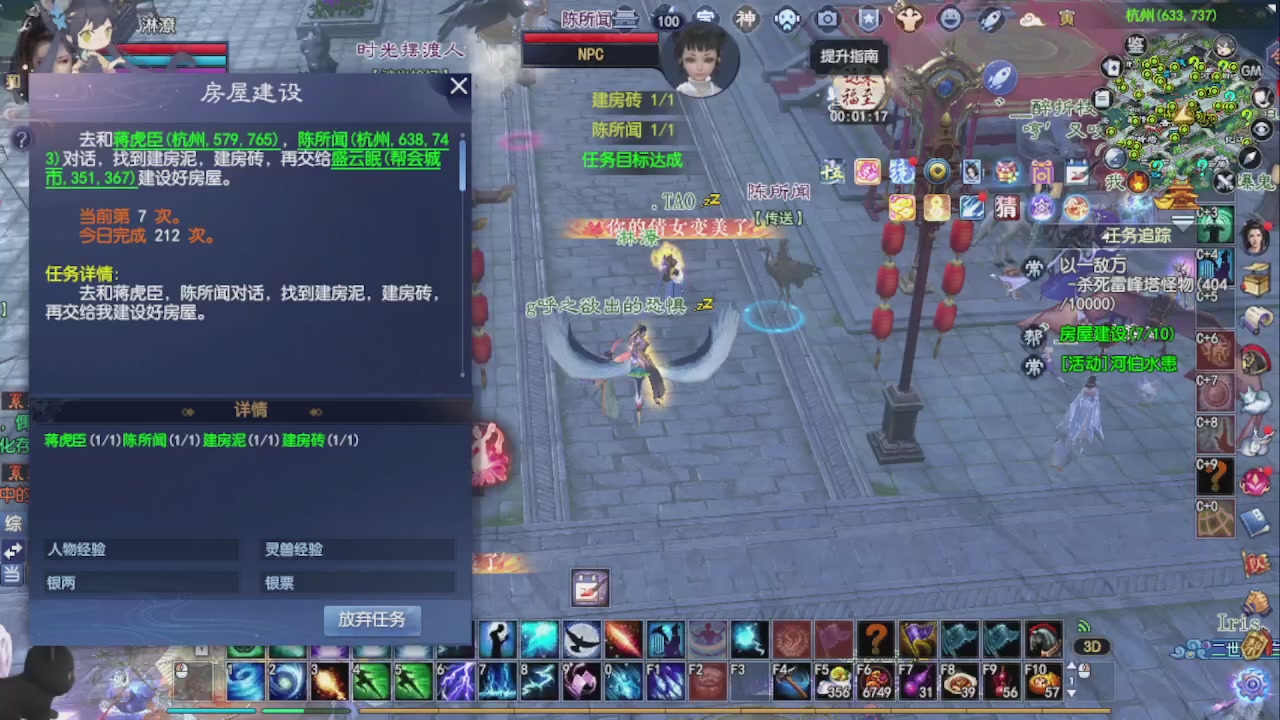Screen dimensions: 1280x720
Task: Click the 放弃任务 abandon quest button
Action: tap(372, 620)
